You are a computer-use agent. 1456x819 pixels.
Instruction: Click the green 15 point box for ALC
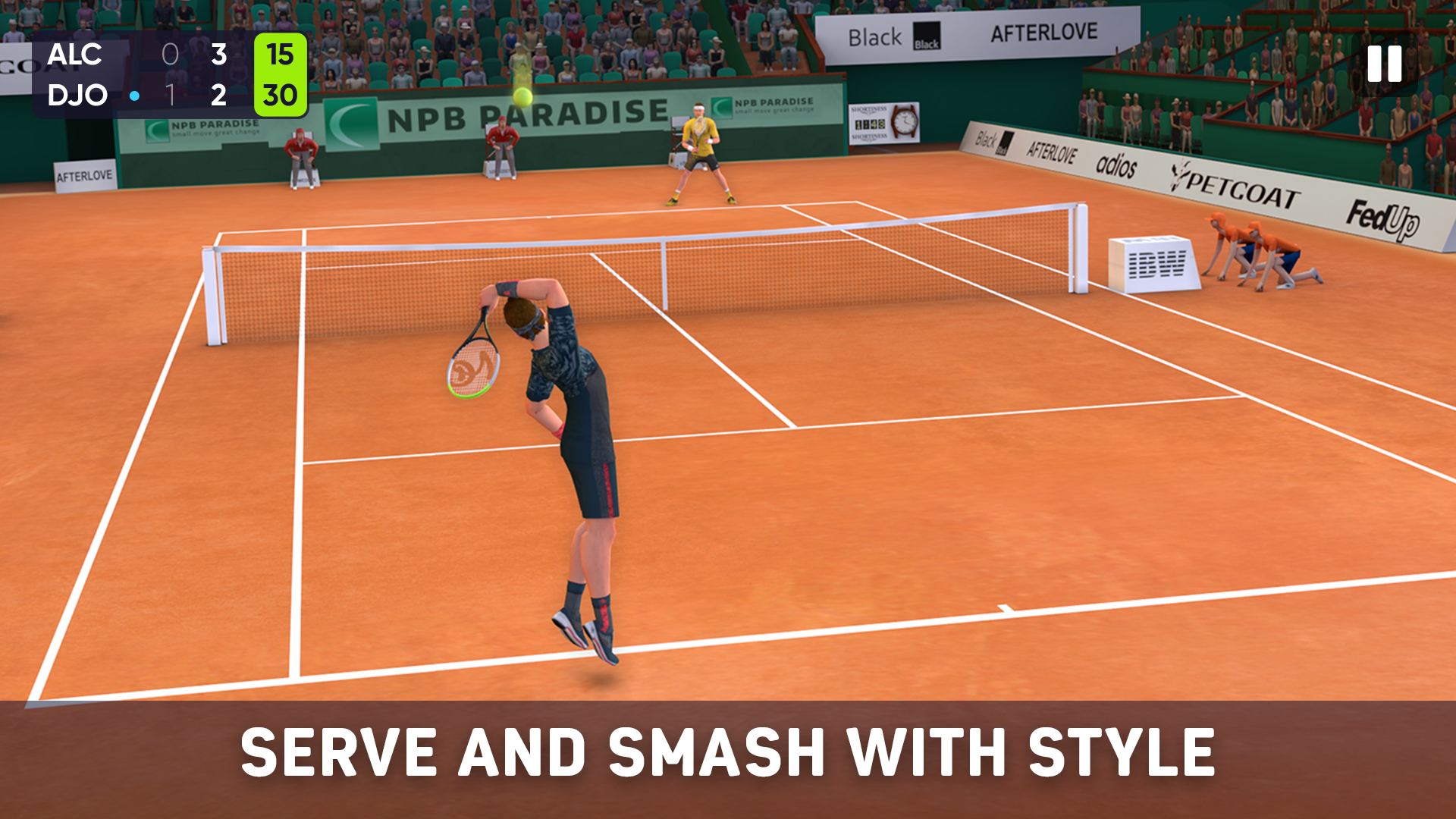click(280, 55)
